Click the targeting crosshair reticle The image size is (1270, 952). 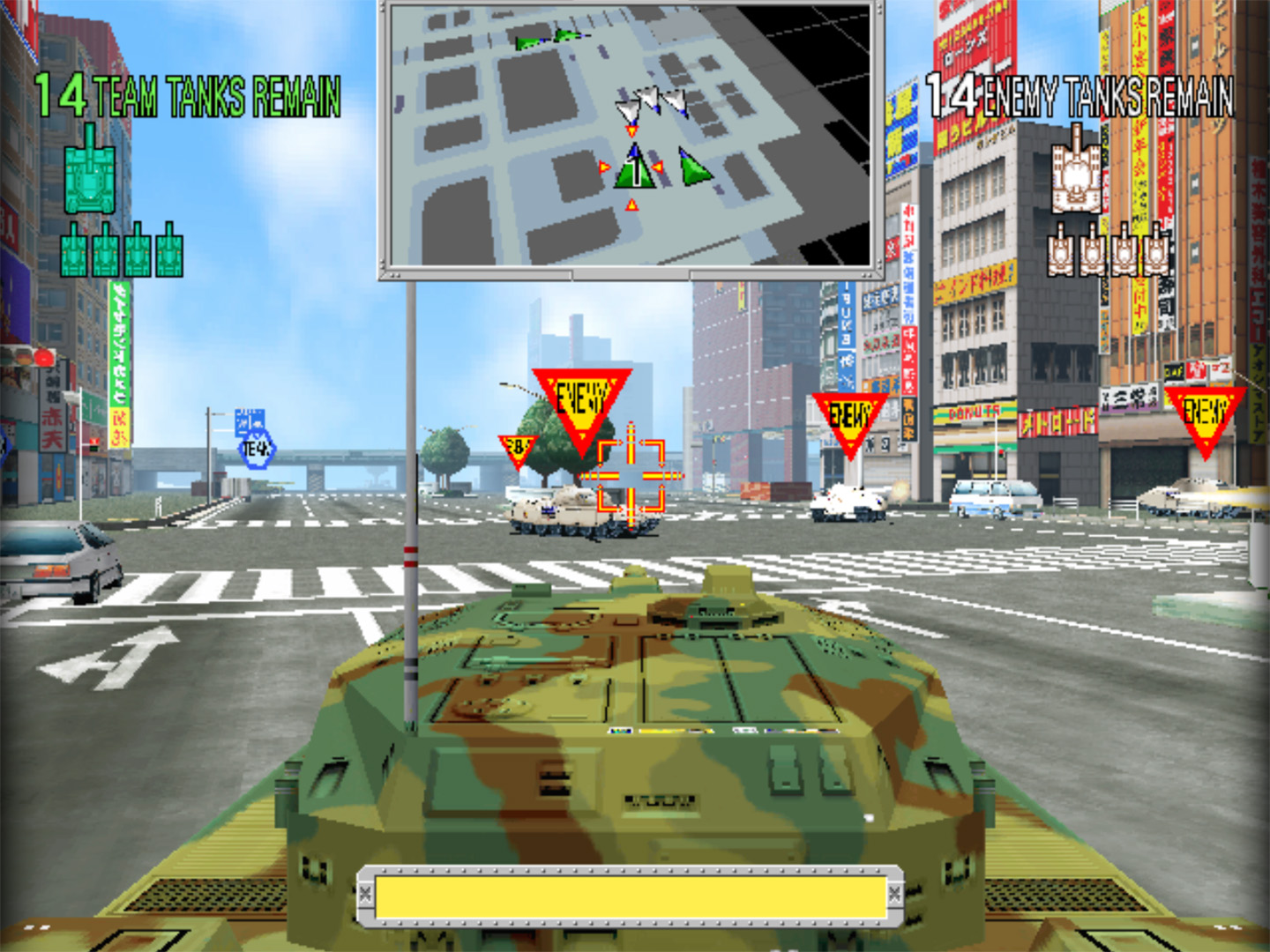pos(630,476)
